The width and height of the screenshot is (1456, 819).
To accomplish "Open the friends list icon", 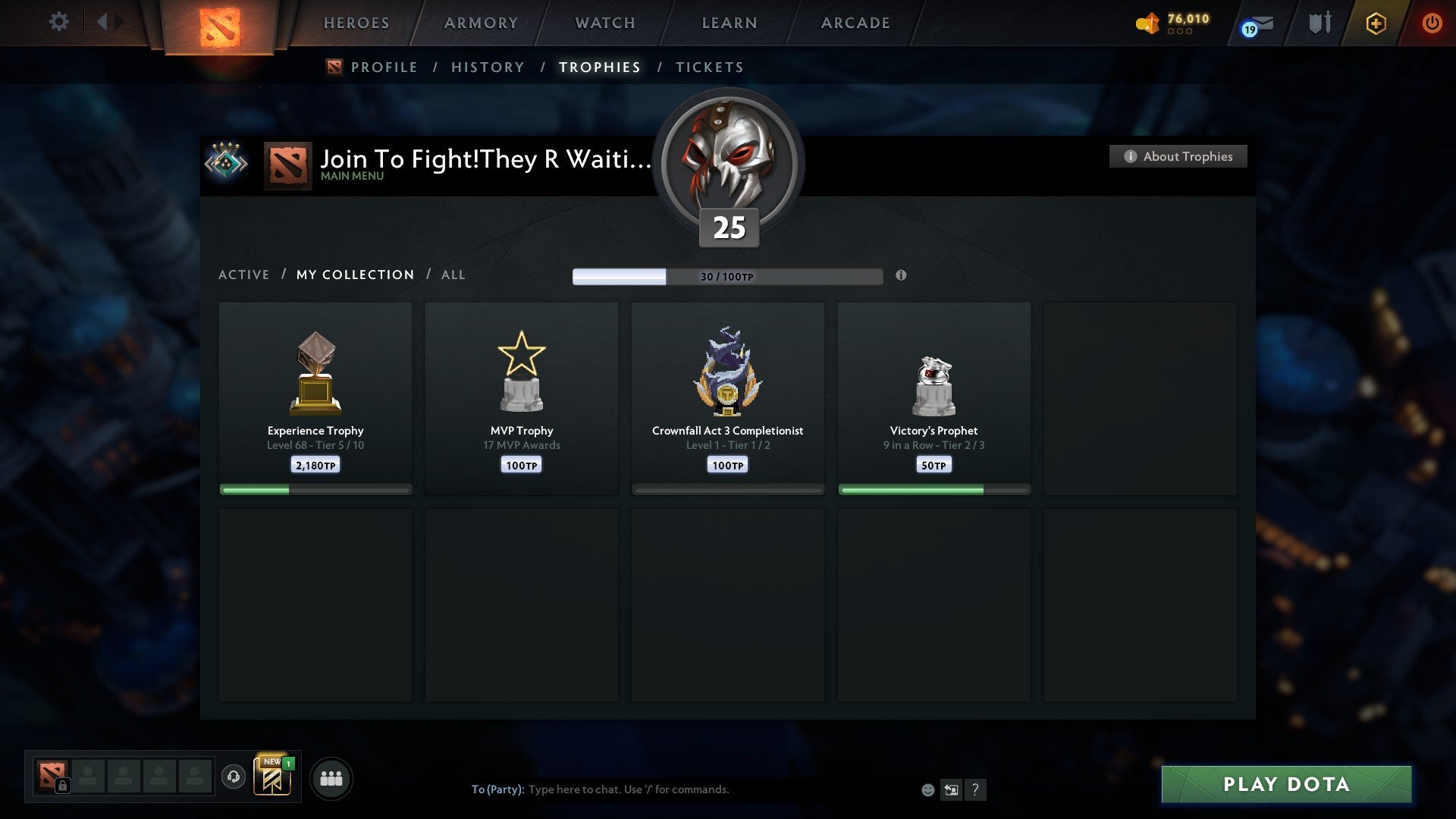I will pyautogui.click(x=331, y=777).
